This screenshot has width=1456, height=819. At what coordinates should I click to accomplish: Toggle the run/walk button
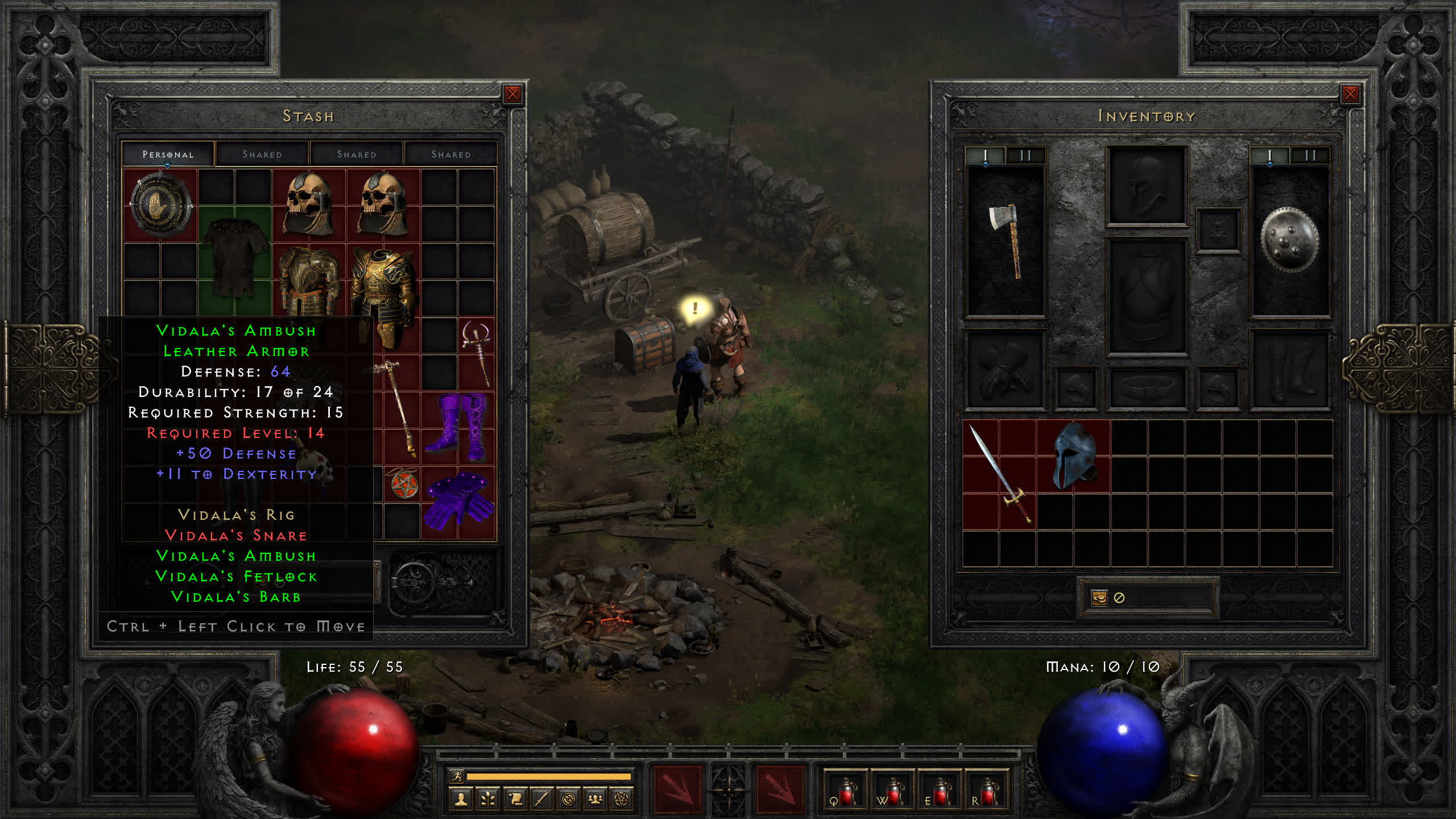[x=457, y=776]
